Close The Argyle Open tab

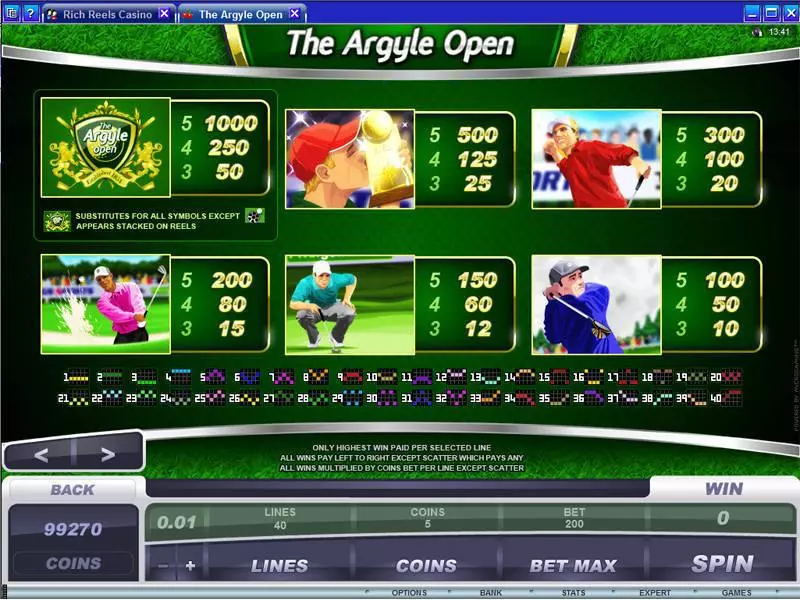[292, 14]
